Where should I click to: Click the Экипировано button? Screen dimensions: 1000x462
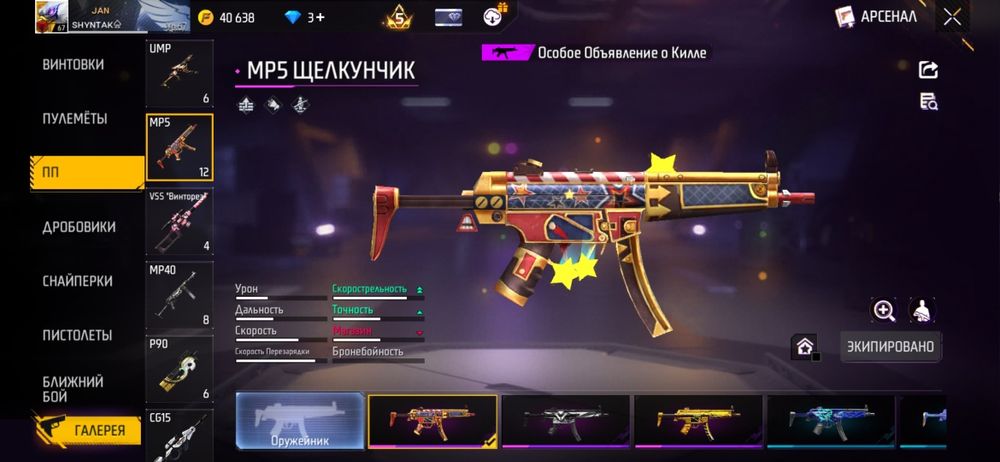(x=889, y=347)
